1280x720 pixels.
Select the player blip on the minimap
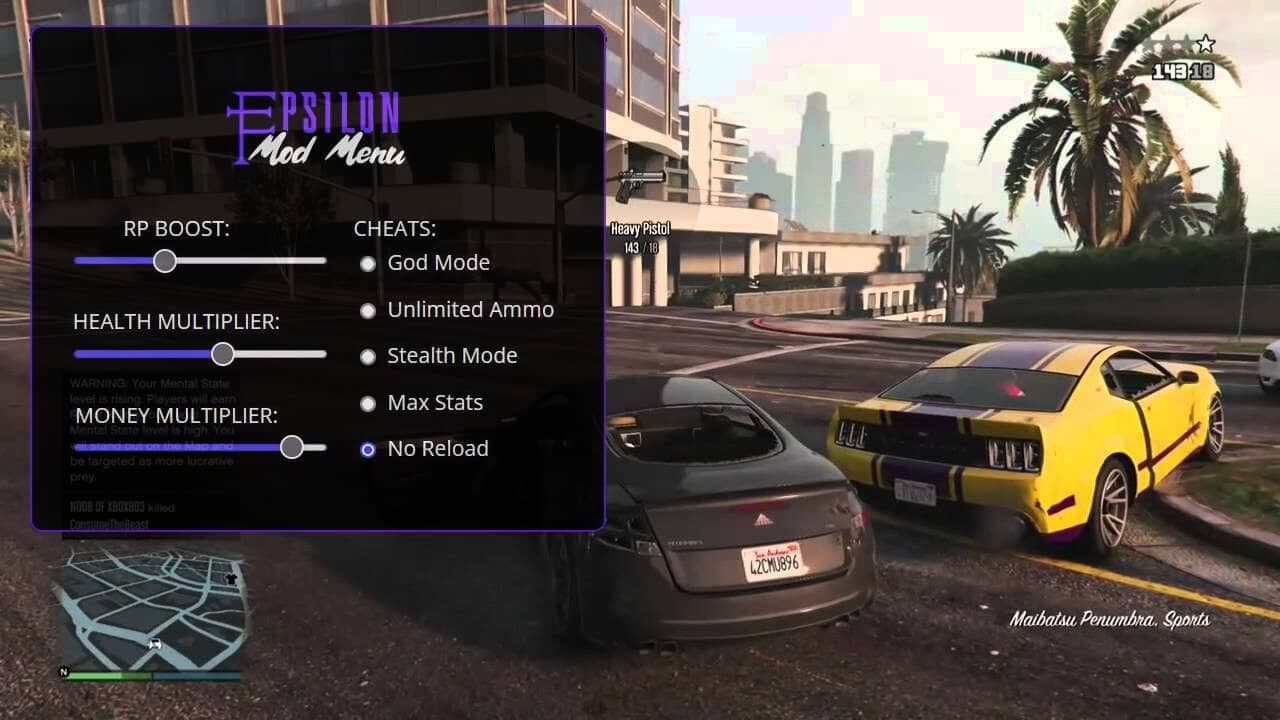[x=154, y=644]
